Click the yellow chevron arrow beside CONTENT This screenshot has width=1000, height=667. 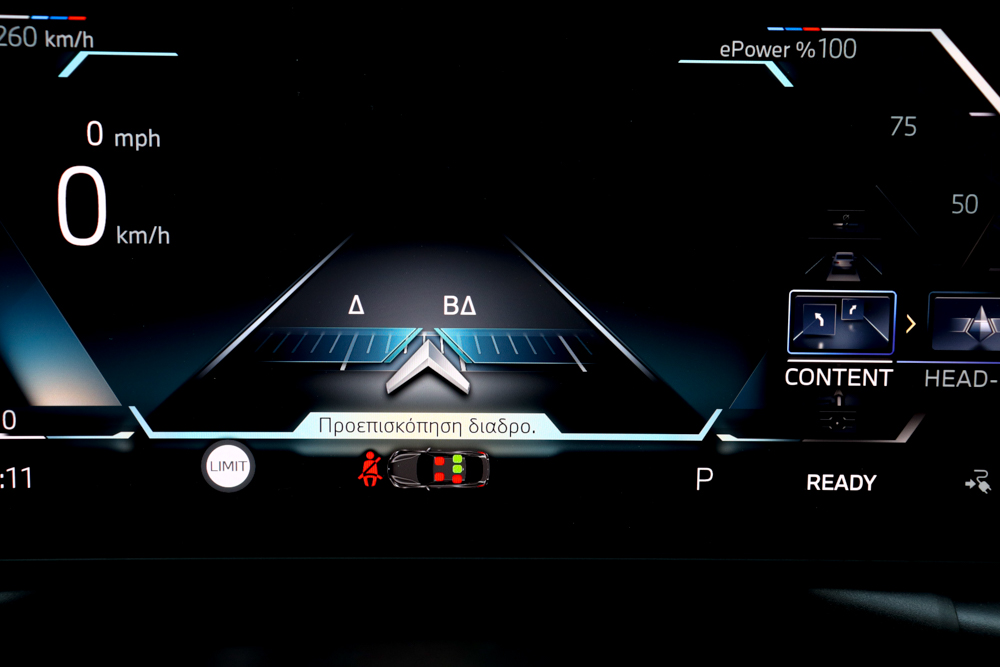tap(911, 323)
